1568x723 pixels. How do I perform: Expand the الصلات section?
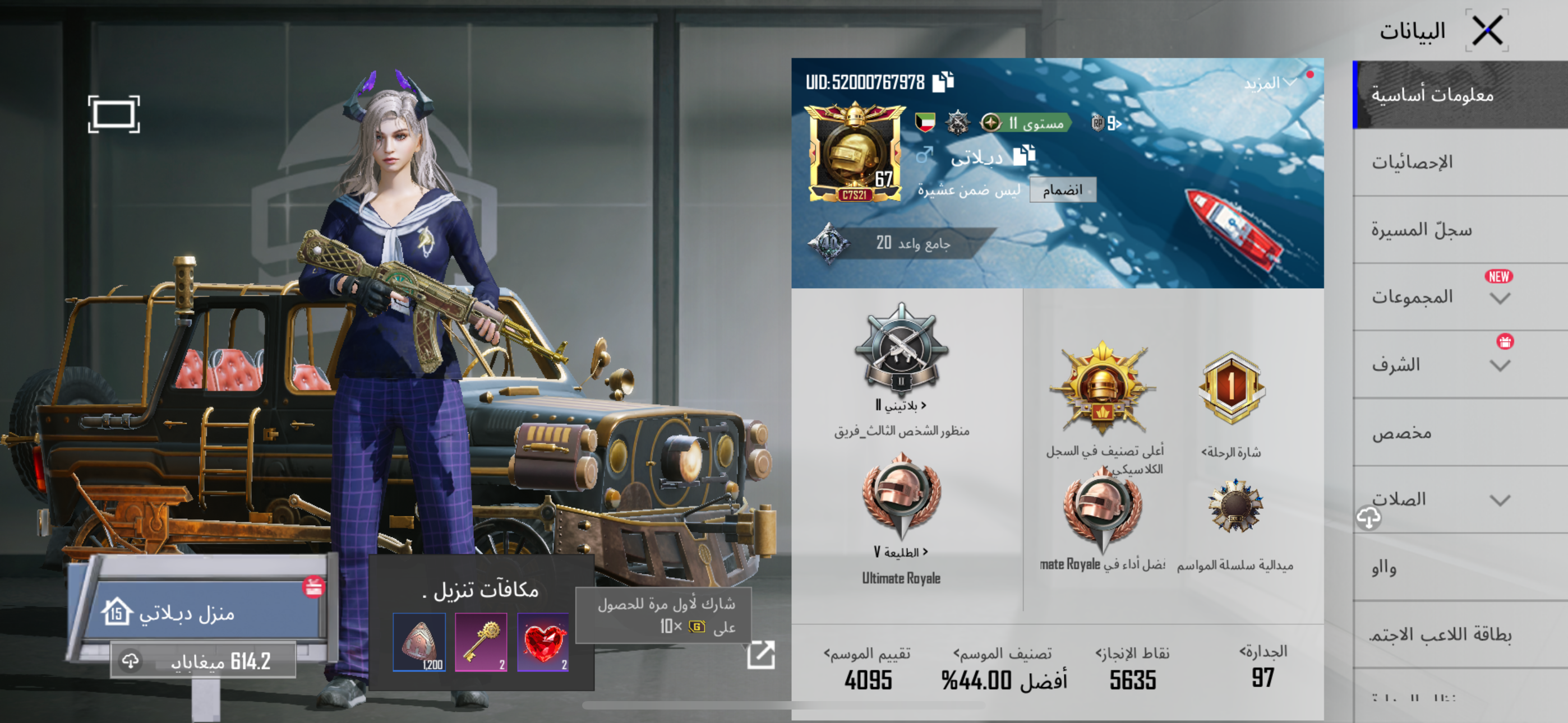[x=1500, y=500]
